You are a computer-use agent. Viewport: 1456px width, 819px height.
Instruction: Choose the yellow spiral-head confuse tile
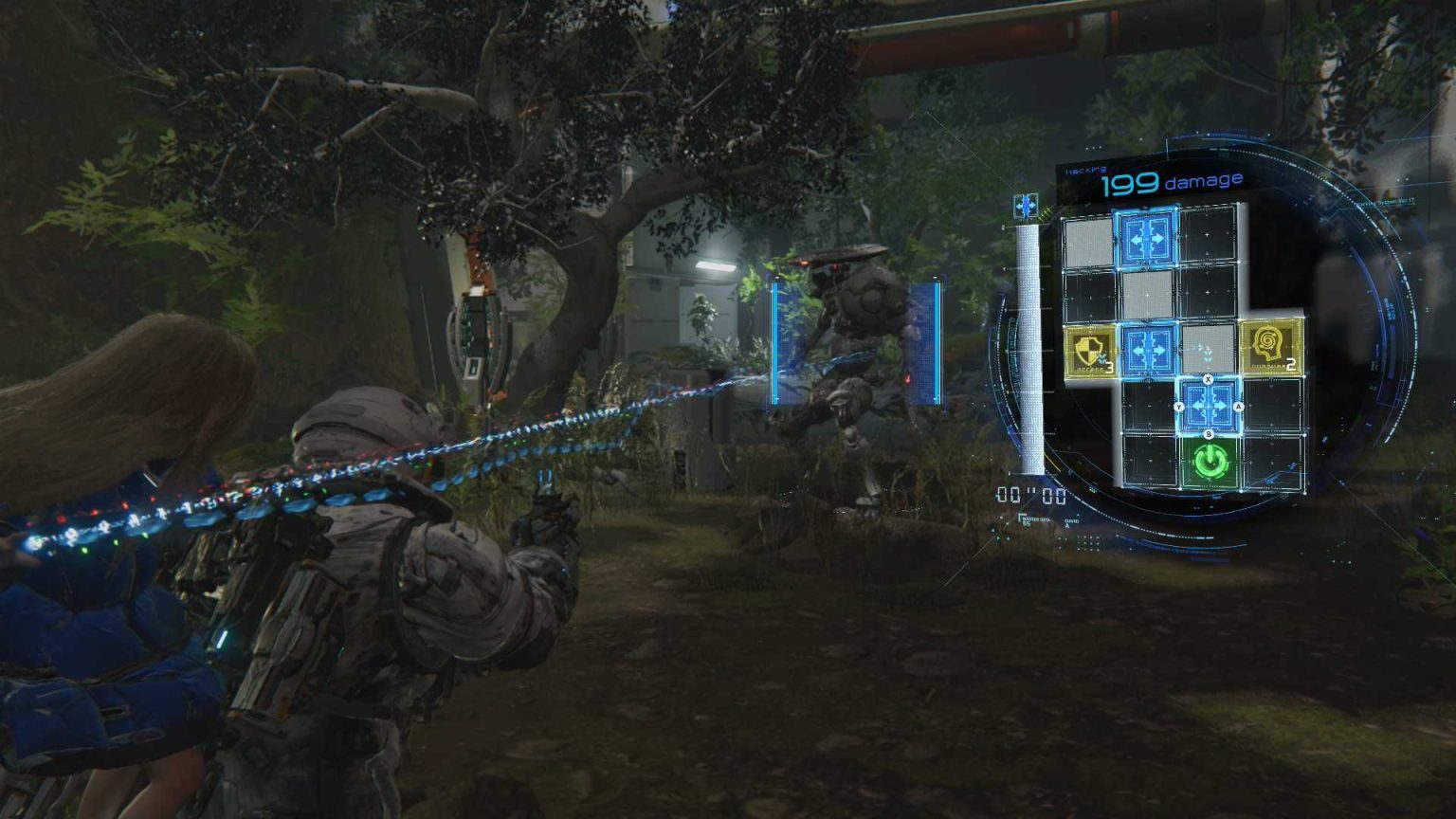1270,348
